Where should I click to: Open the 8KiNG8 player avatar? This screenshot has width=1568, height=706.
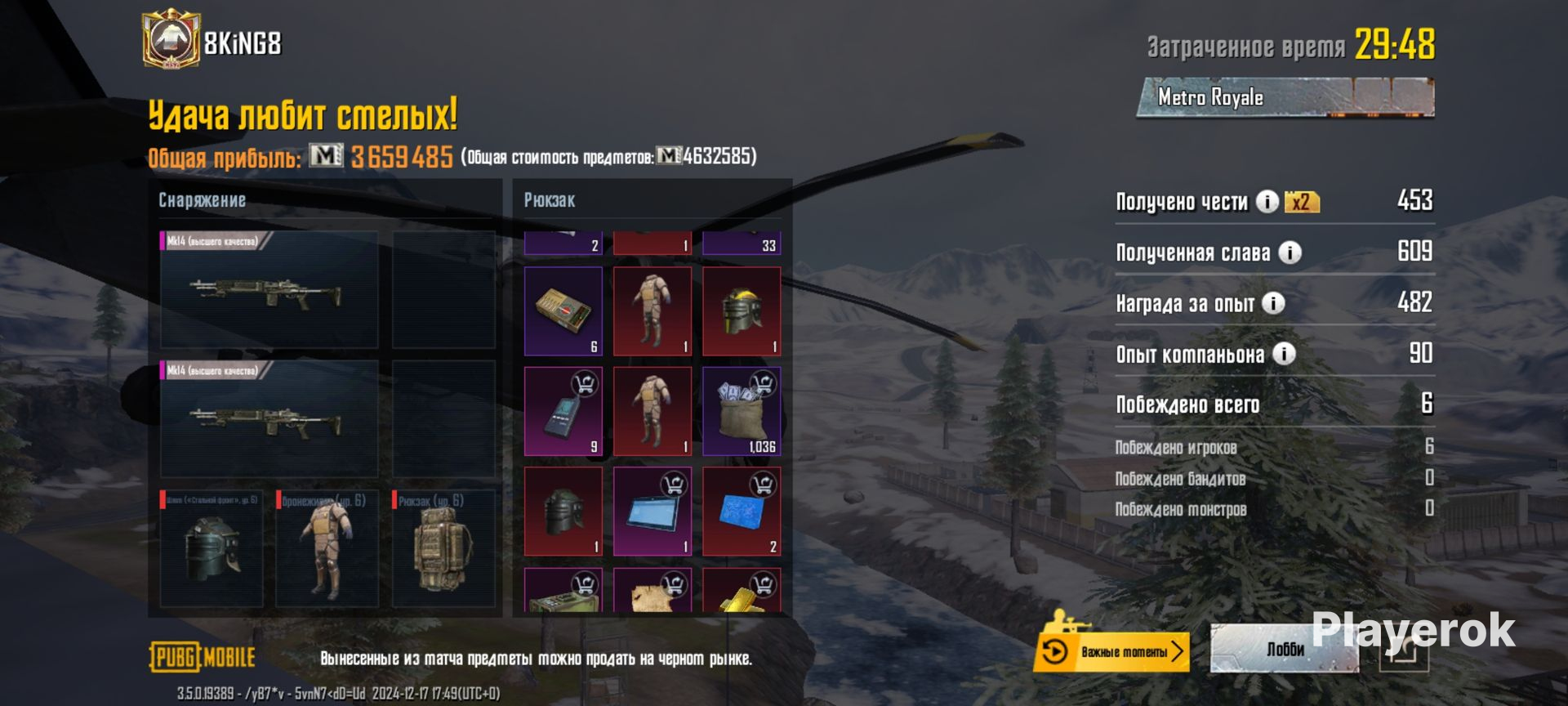171,39
